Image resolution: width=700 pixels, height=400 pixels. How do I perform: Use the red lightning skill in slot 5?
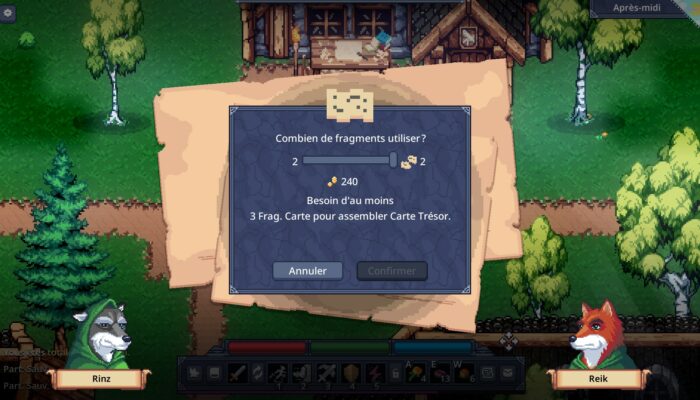point(374,373)
